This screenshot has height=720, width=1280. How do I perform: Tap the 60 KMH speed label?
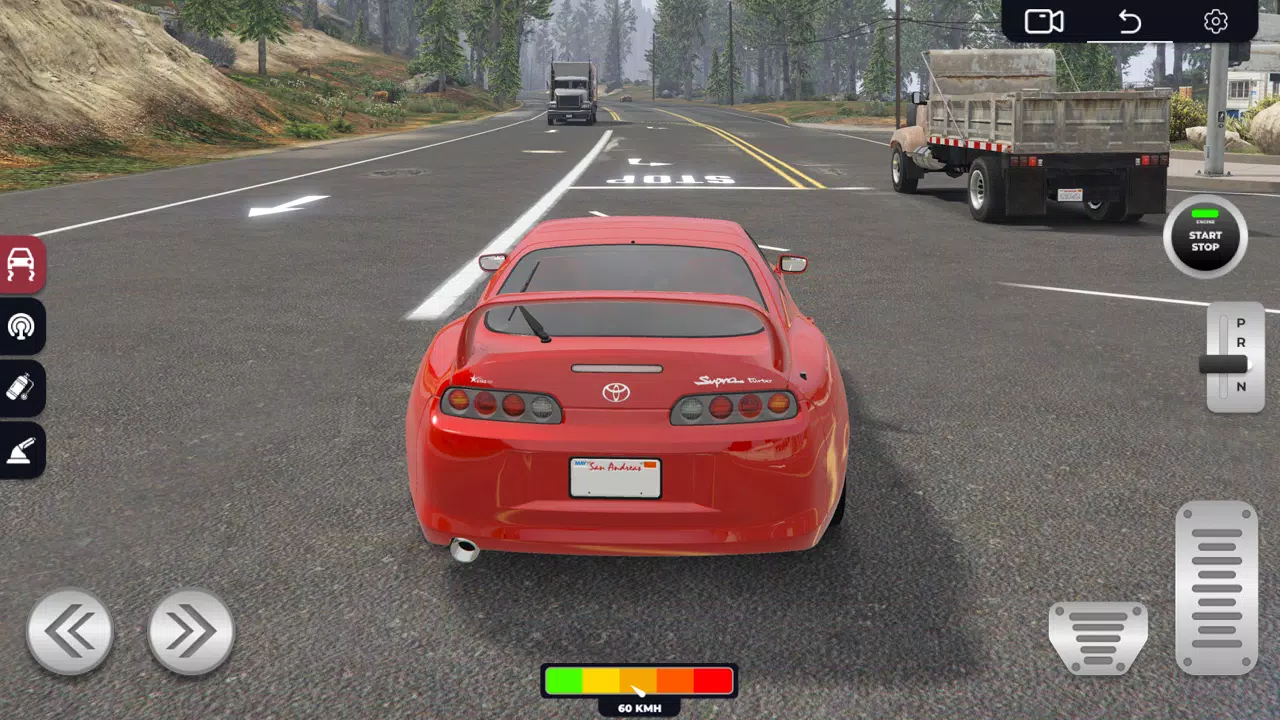coord(639,707)
